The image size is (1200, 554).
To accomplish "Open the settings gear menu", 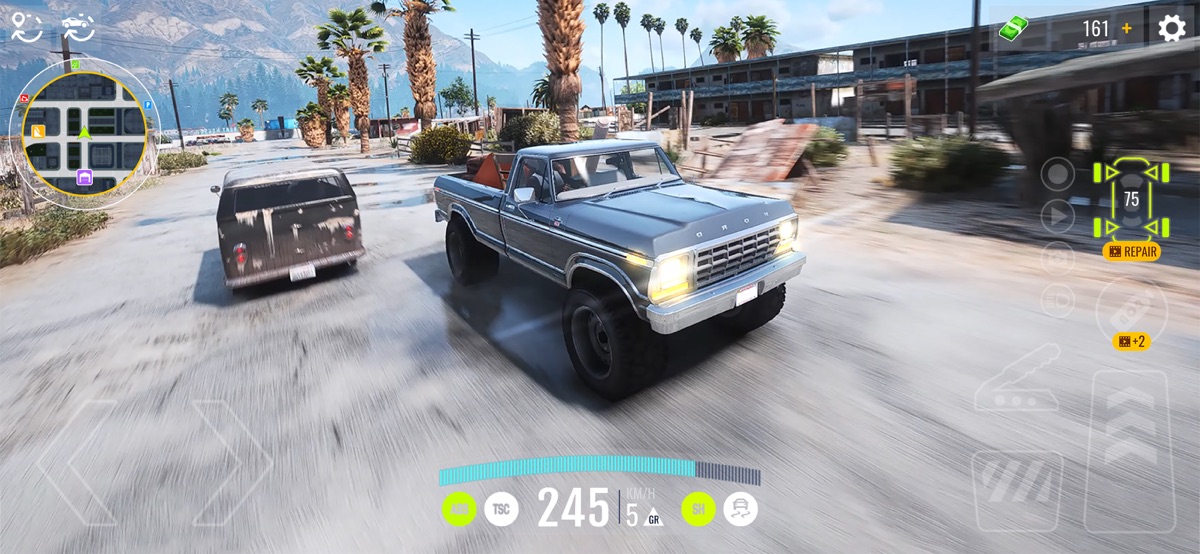I will (x=1171, y=28).
